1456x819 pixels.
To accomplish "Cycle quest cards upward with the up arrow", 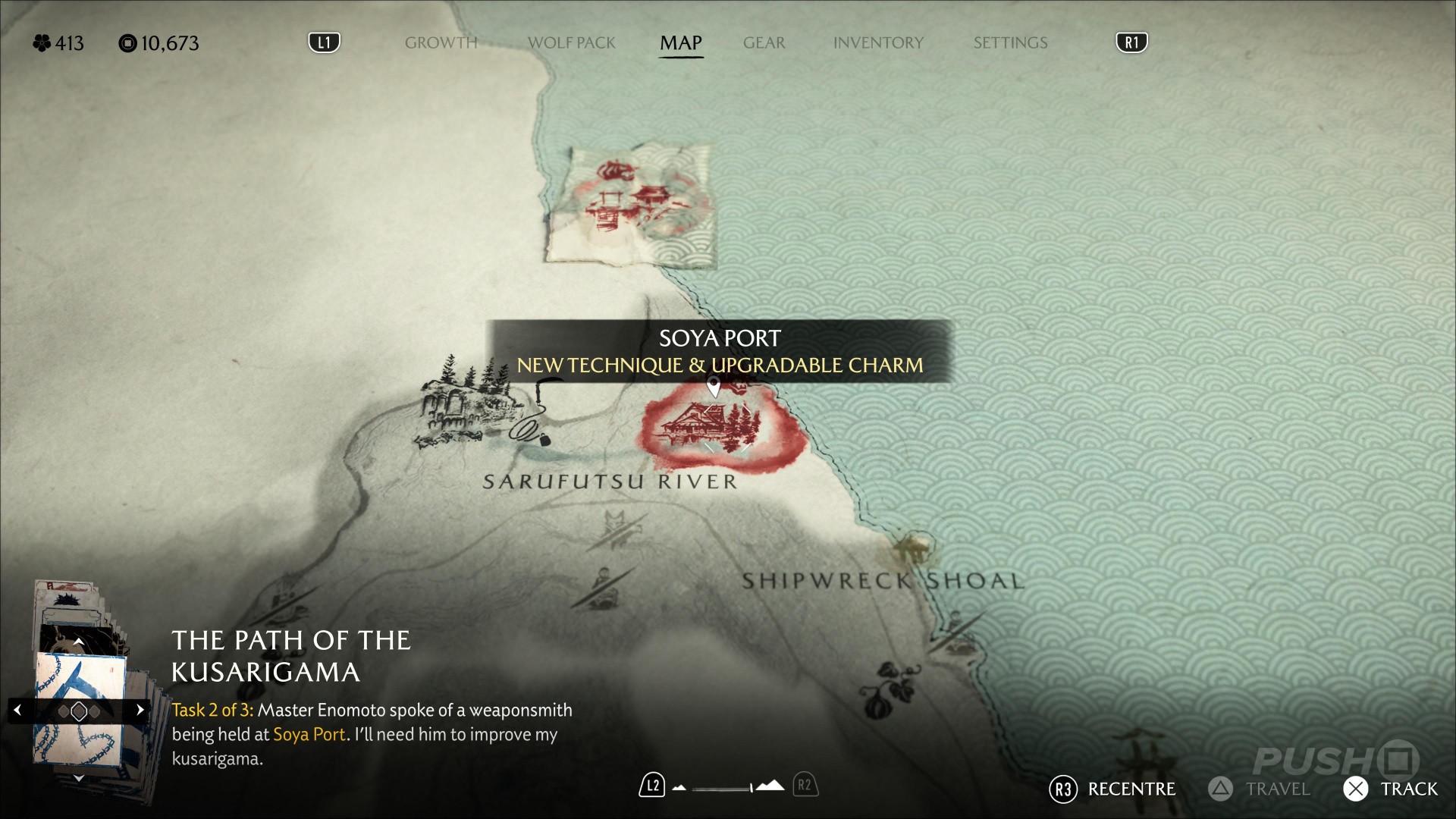I will pos(78,642).
